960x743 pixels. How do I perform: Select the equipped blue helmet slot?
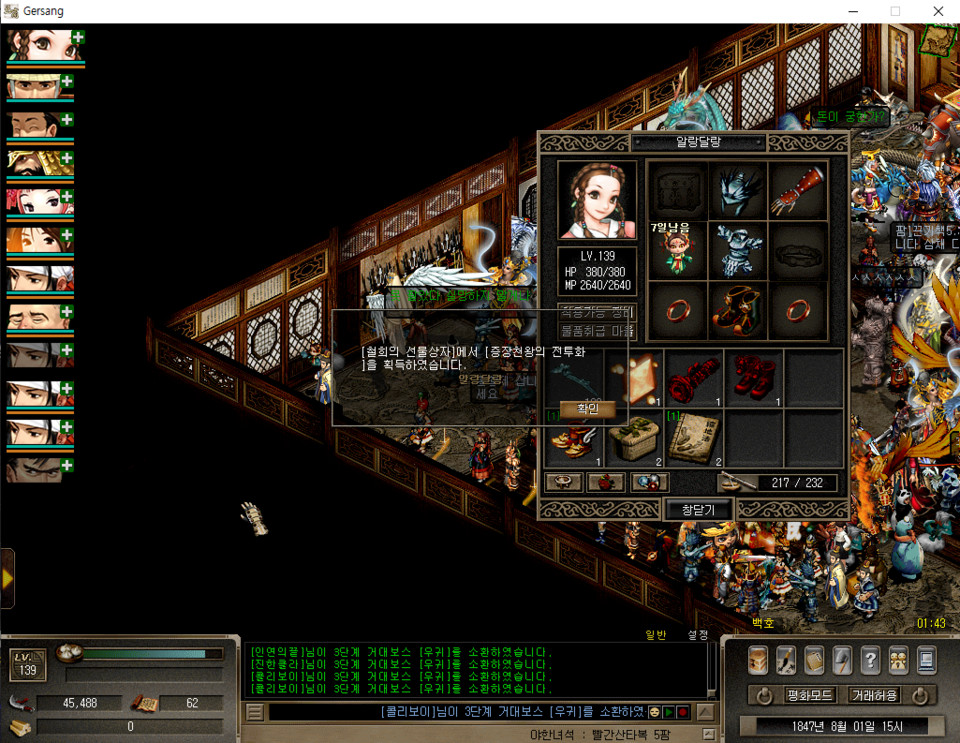738,190
